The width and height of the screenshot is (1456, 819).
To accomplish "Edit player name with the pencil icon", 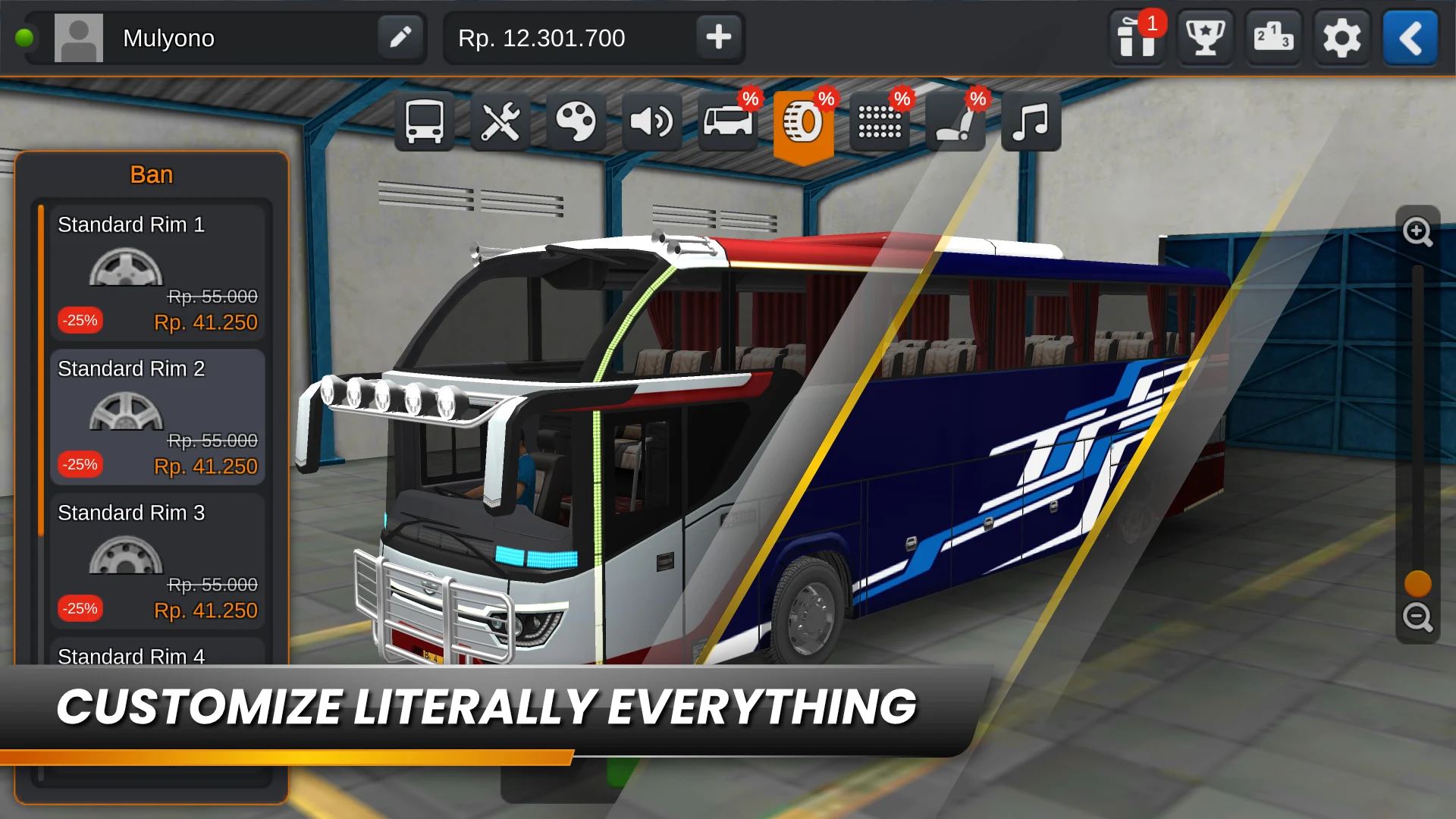I will 401,37.
